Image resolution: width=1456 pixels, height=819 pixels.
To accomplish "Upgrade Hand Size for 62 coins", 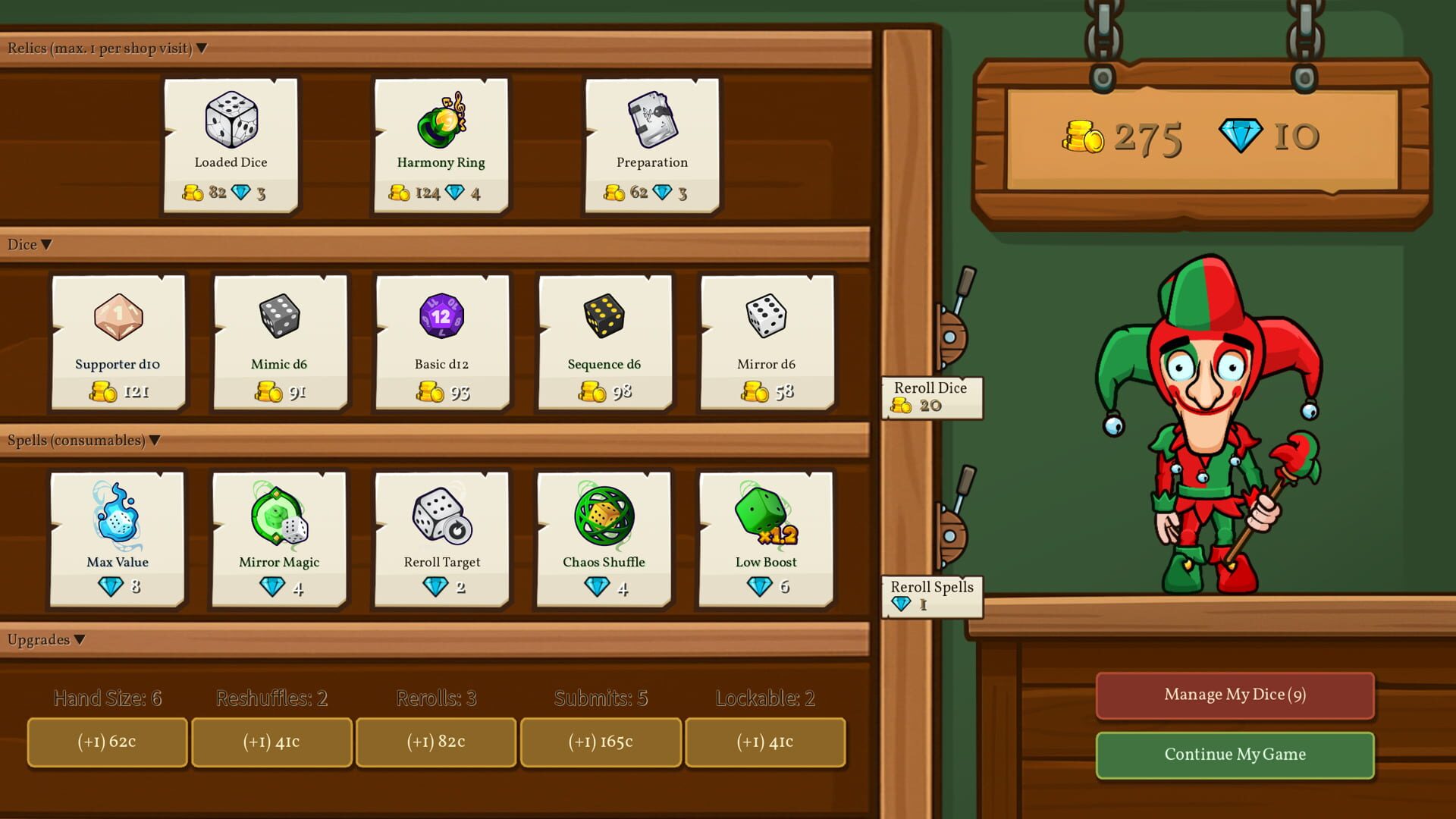I will tap(106, 742).
